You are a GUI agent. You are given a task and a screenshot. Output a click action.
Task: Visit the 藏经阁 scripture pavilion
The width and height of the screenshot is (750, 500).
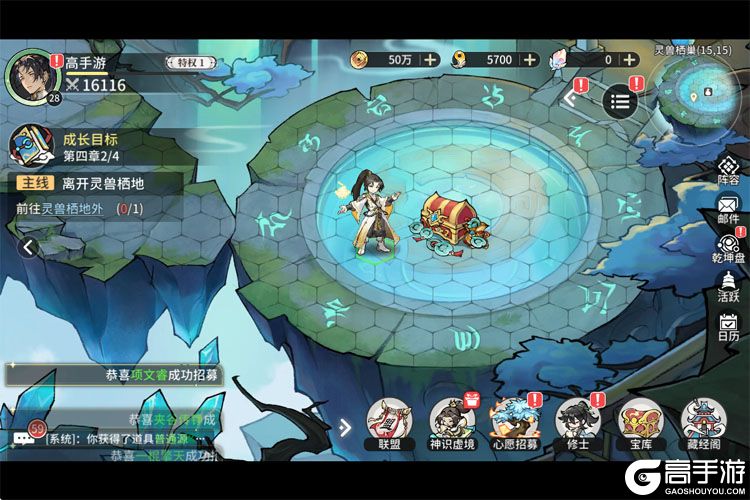click(703, 422)
